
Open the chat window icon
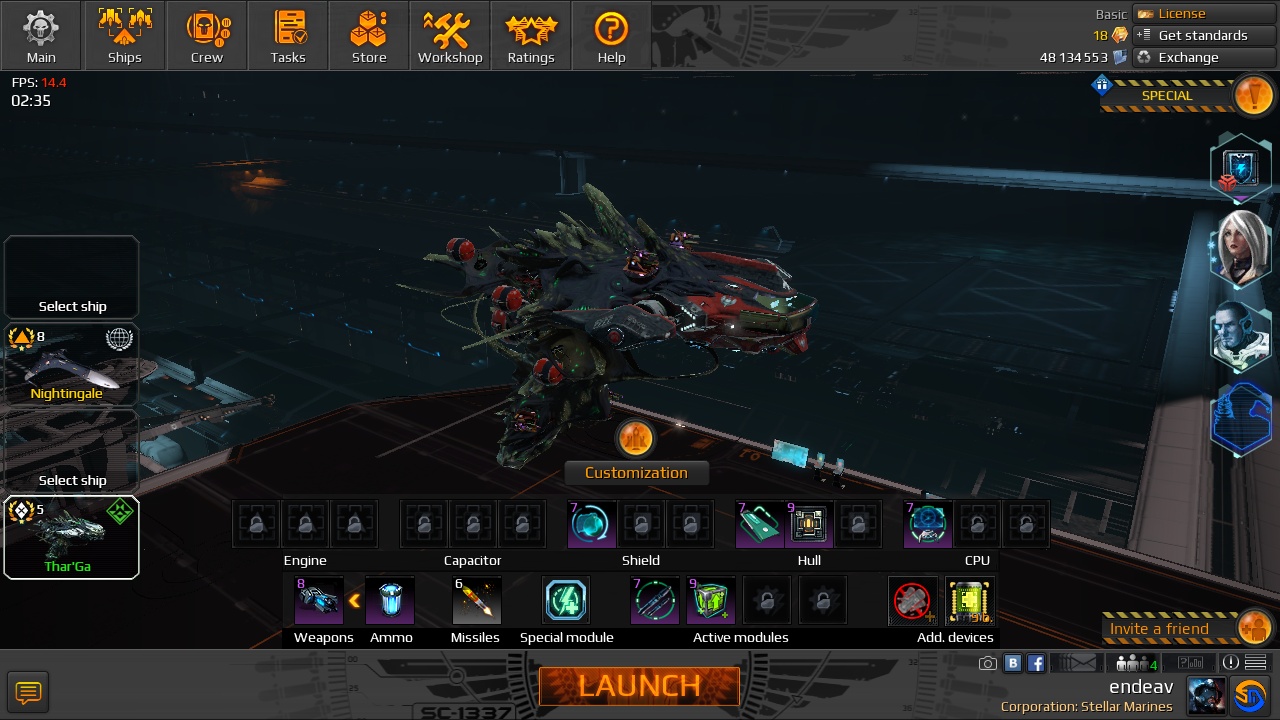28,691
